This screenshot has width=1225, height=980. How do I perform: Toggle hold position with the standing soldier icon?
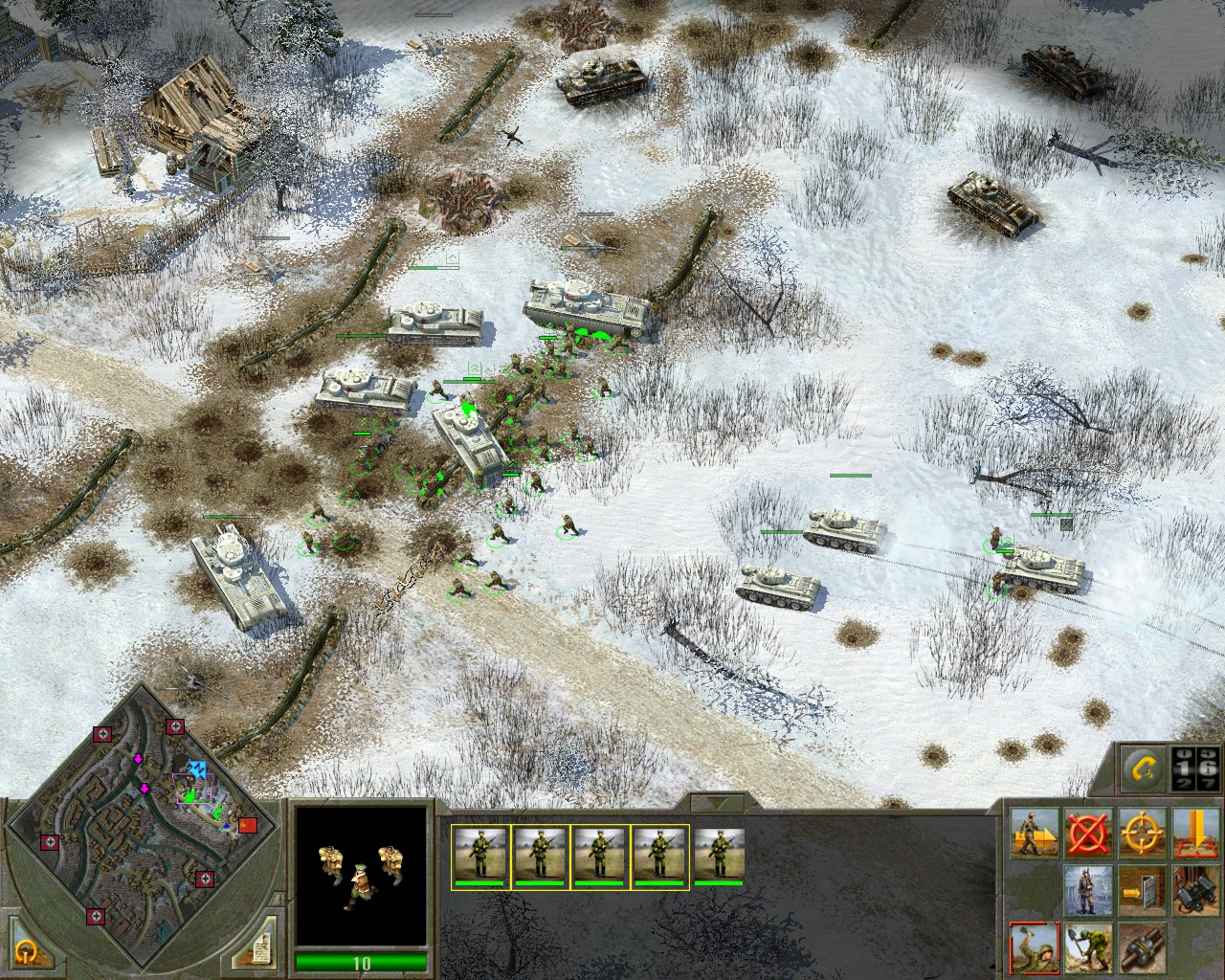coord(1089,892)
